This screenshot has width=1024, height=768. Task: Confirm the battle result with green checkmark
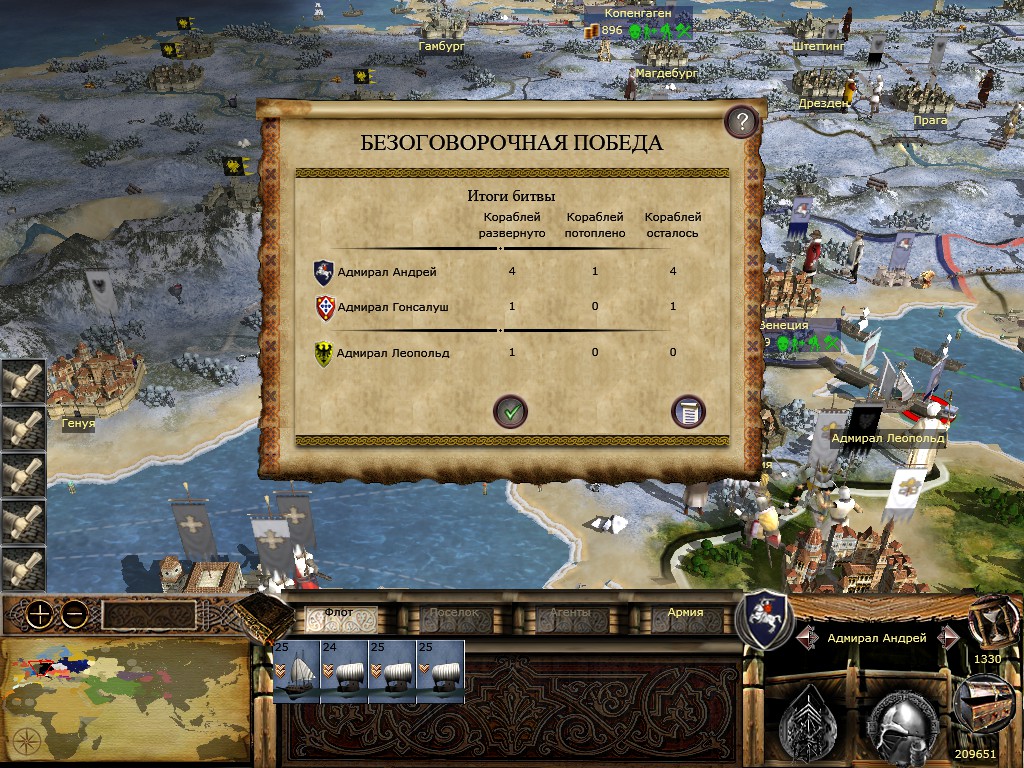tap(510, 411)
